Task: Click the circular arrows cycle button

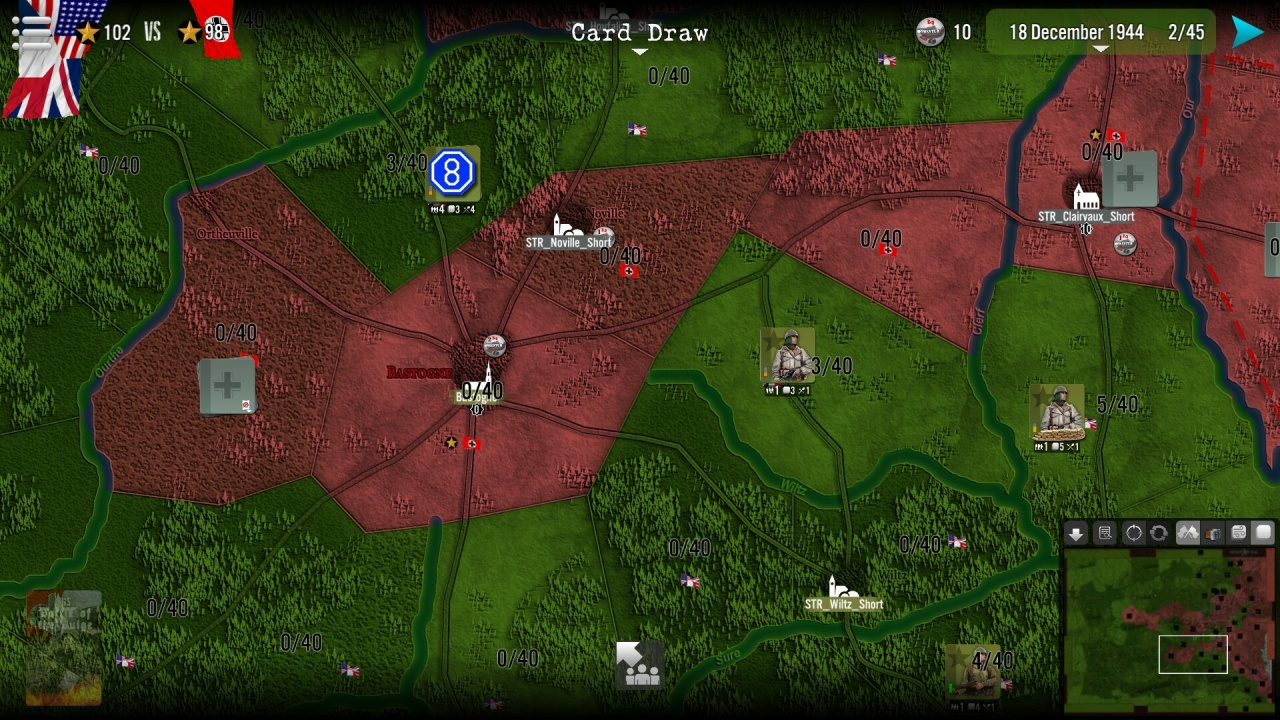Action: click(1159, 534)
